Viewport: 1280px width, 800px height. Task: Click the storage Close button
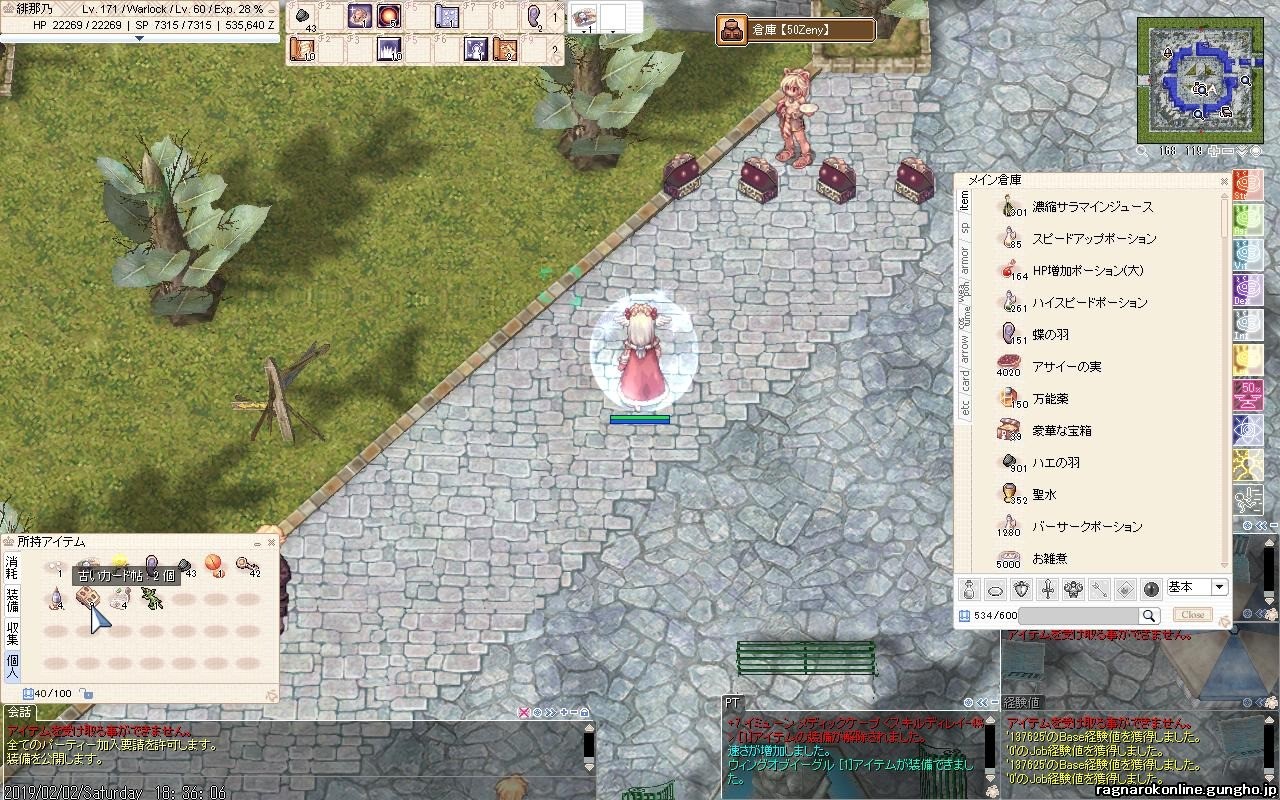pyautogui.click(x=1192, y=615)
